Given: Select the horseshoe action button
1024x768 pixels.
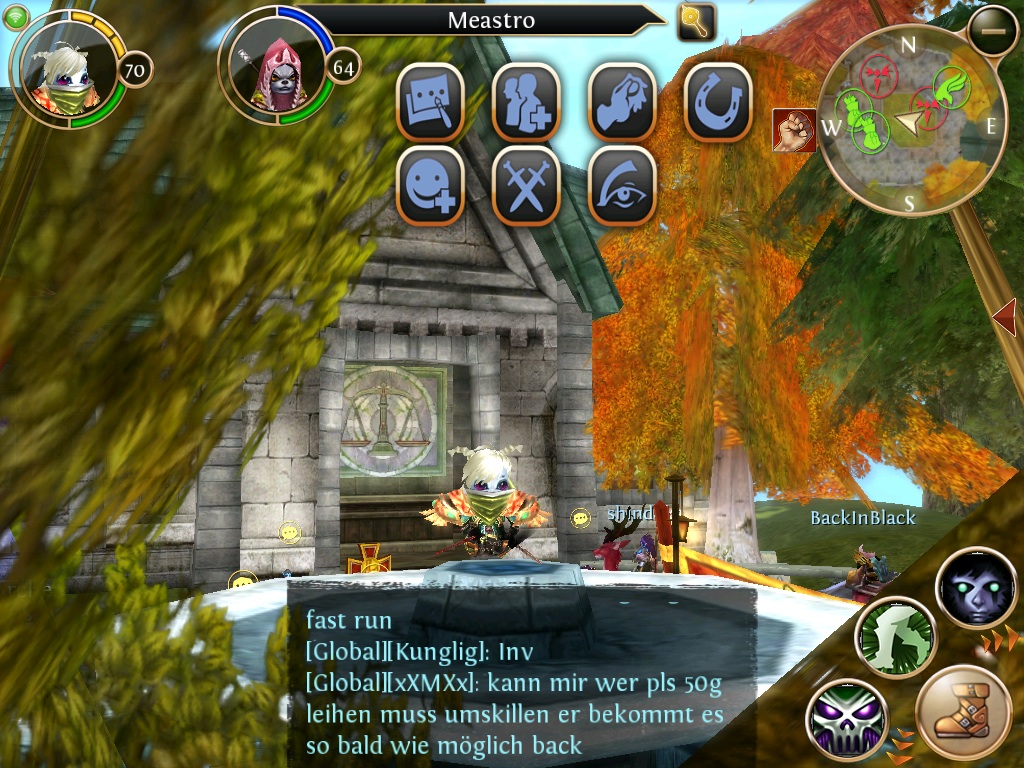Looking at the screenshot, I should coord(717,102).
